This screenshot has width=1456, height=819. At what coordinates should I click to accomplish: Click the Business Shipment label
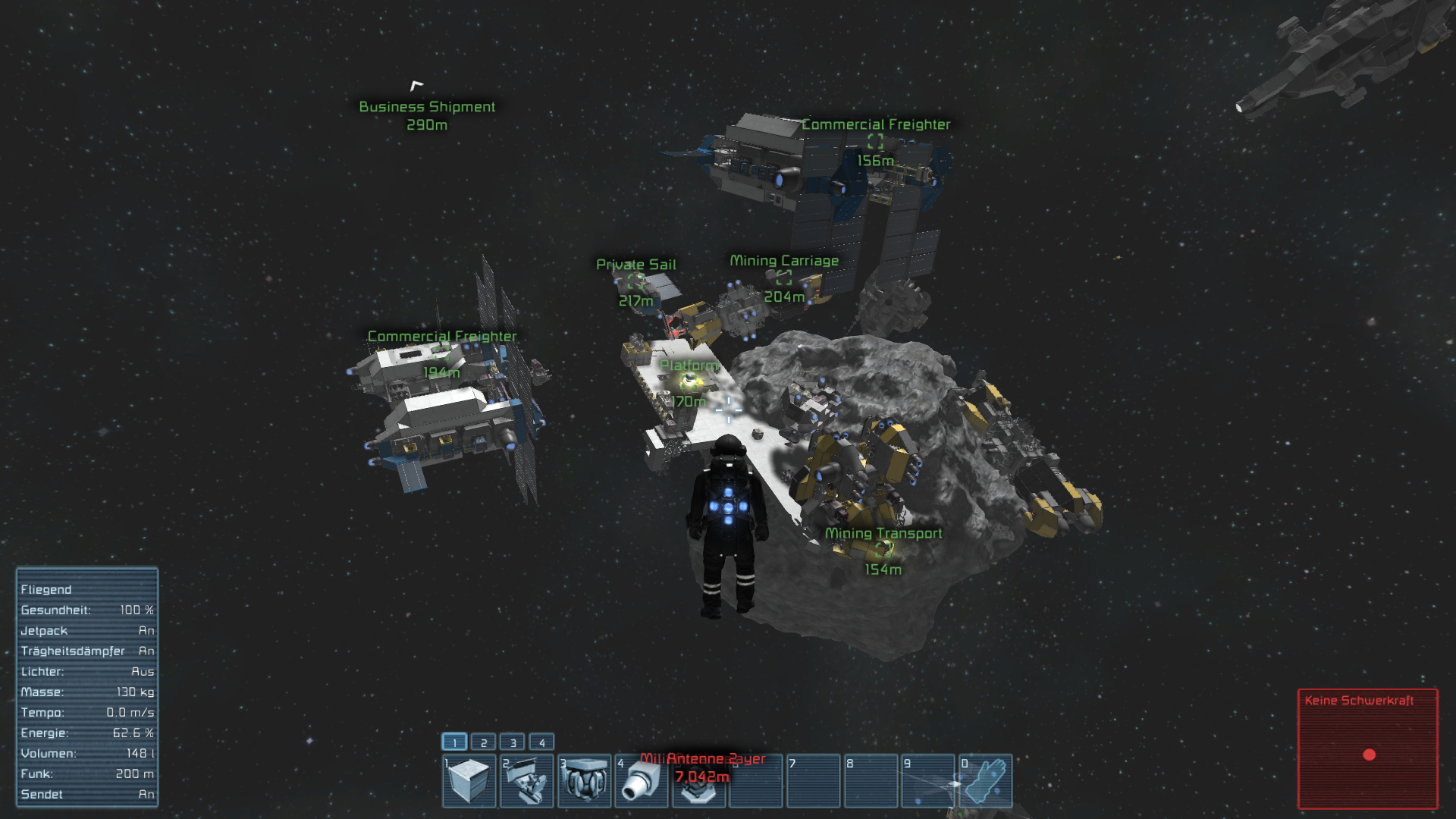click(427, 106)
